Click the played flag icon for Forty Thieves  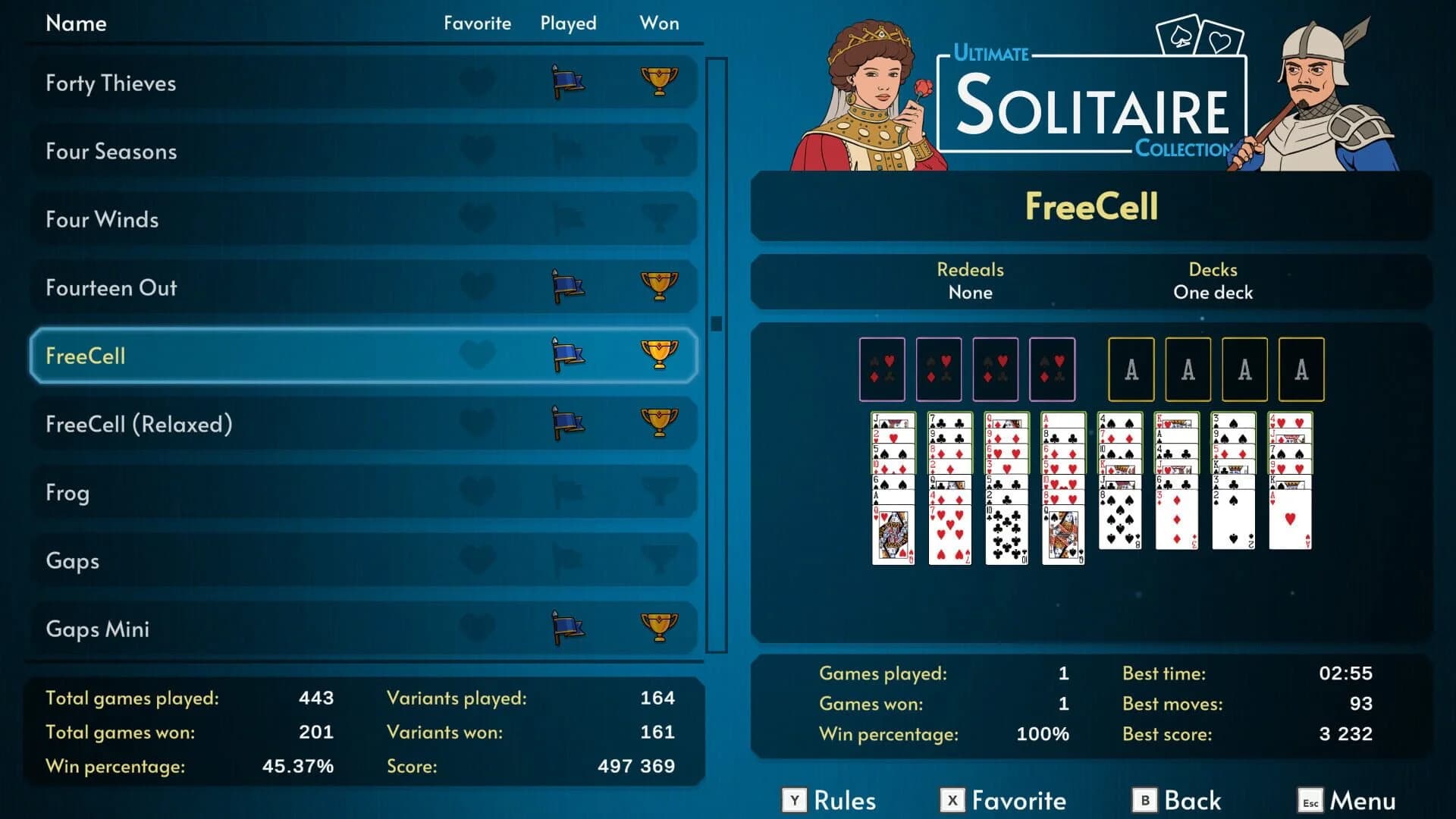pos(567,83)
